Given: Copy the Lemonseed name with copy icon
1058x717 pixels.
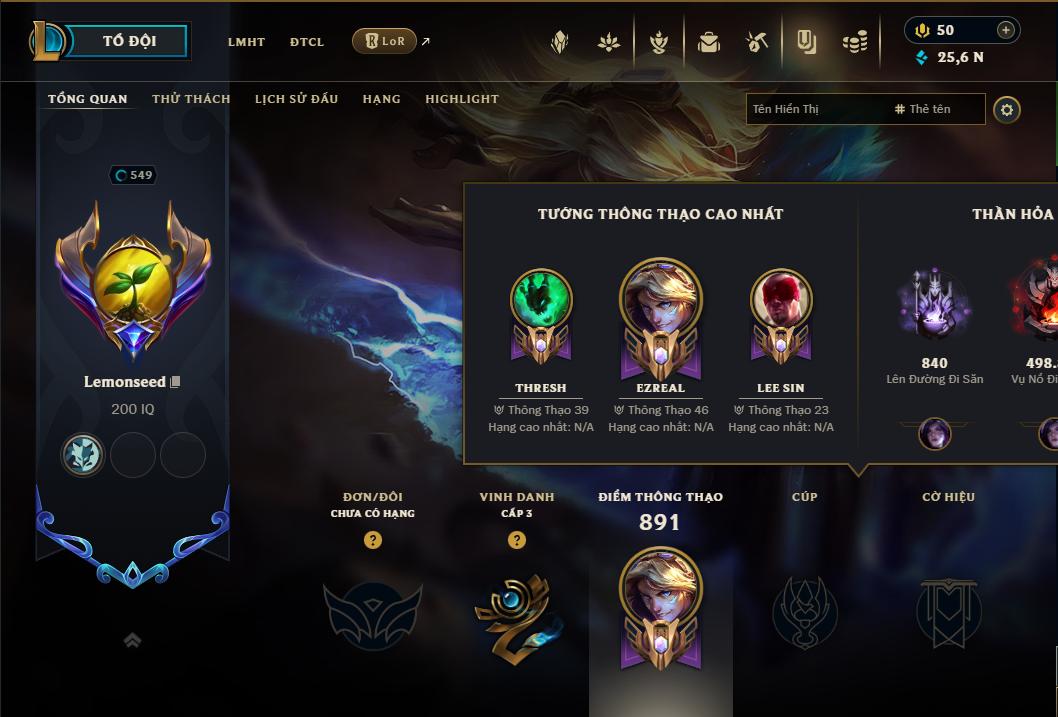Looking at the screenshot, I should click(175, 382).
